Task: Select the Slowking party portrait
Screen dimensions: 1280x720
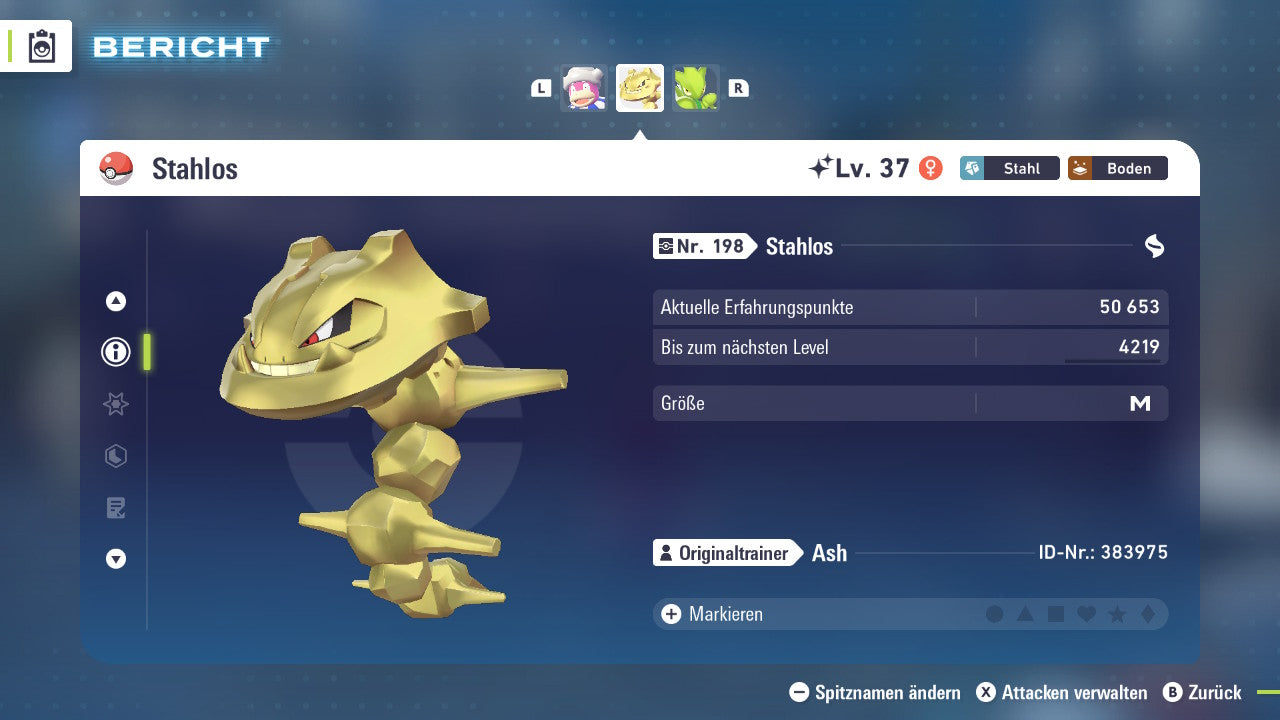Action: click(x=584, y=88)
